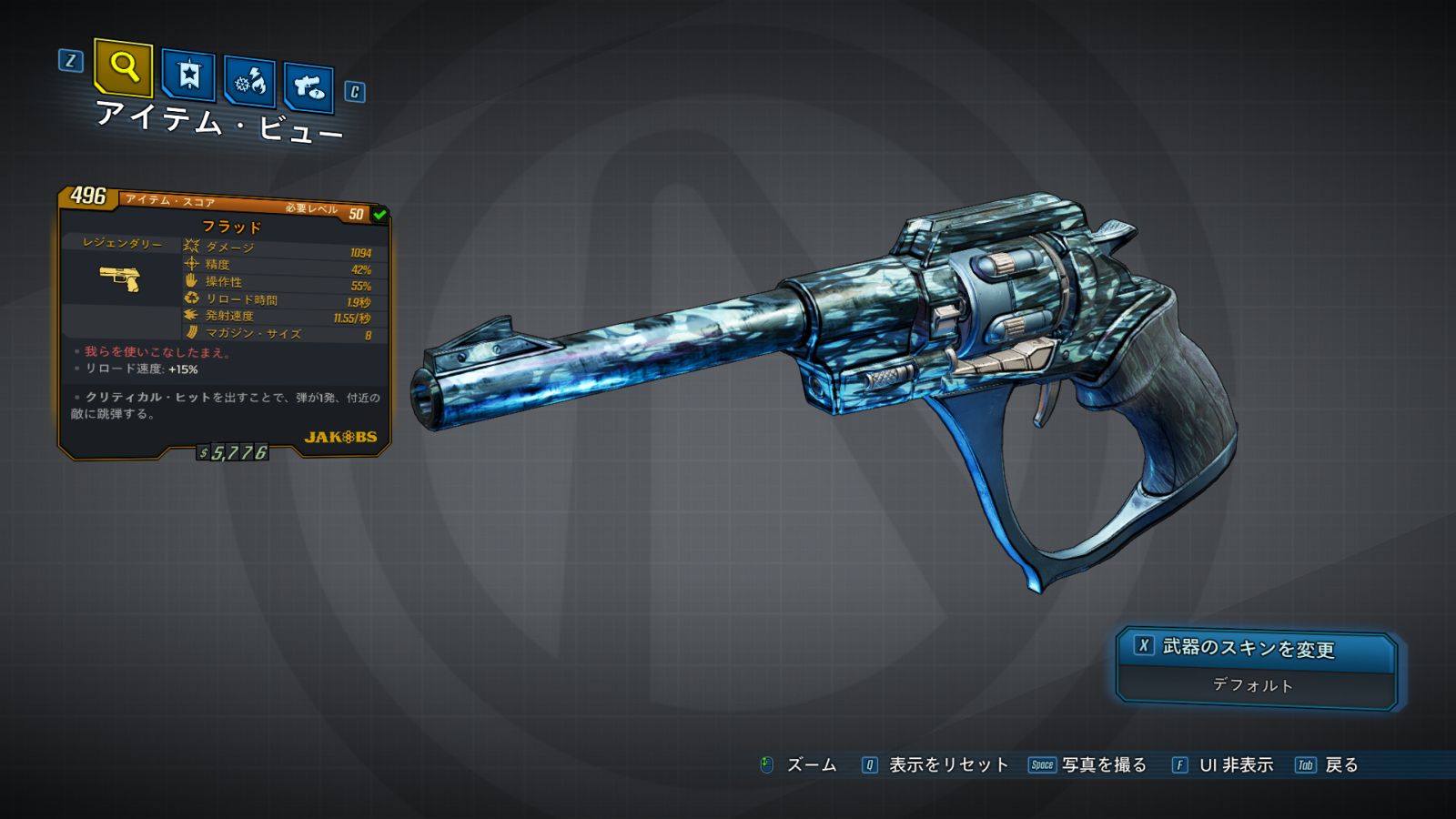This screenshot has height=819, width=1456.
Task: Switch to the pistol with question mark tab
Action: pos(308,87)
